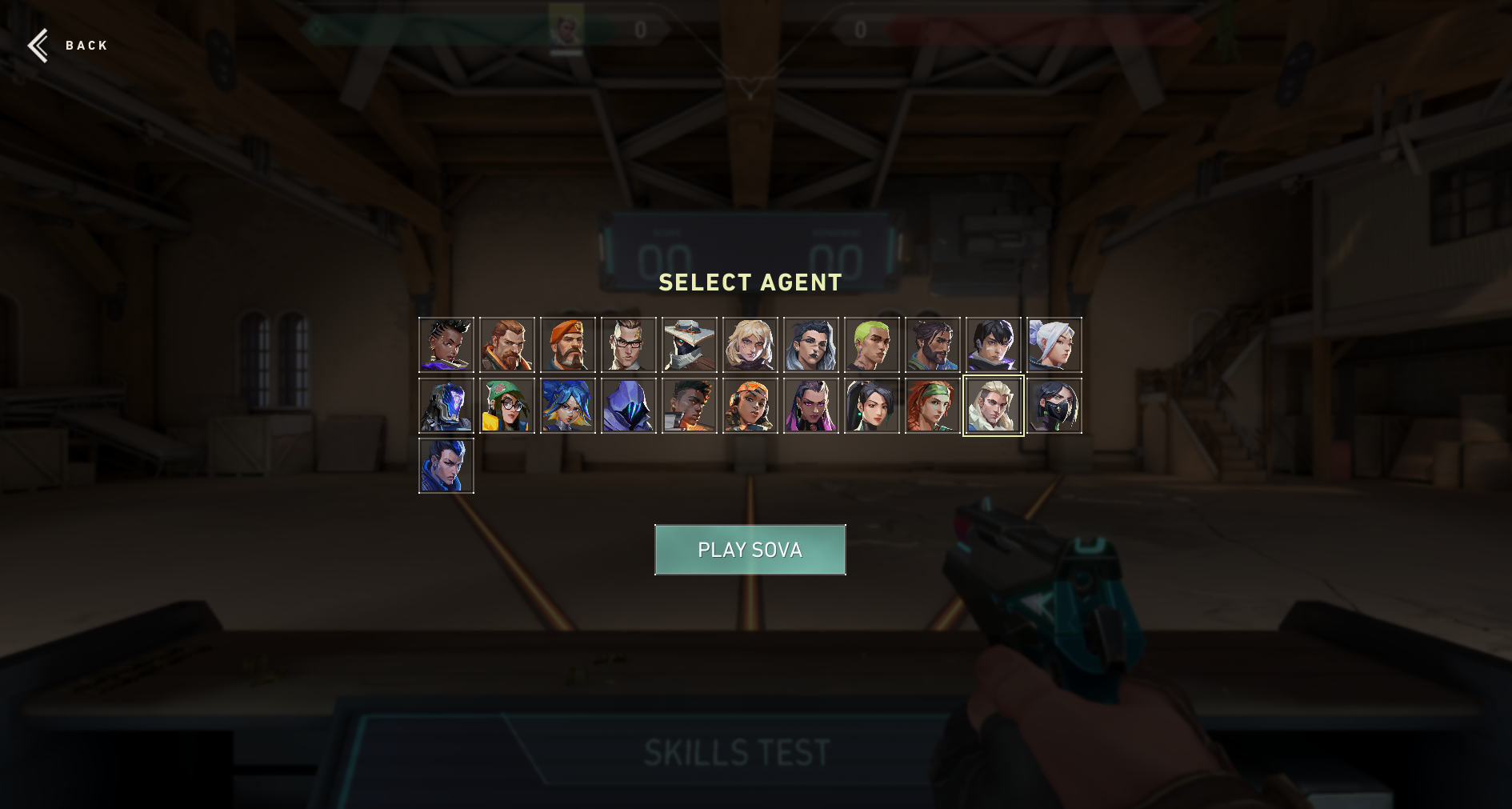Image resolution: width=1512 pixels, height=809 pixels.
Task: Select Skye wearing the green headband
Action: [934, 407]
